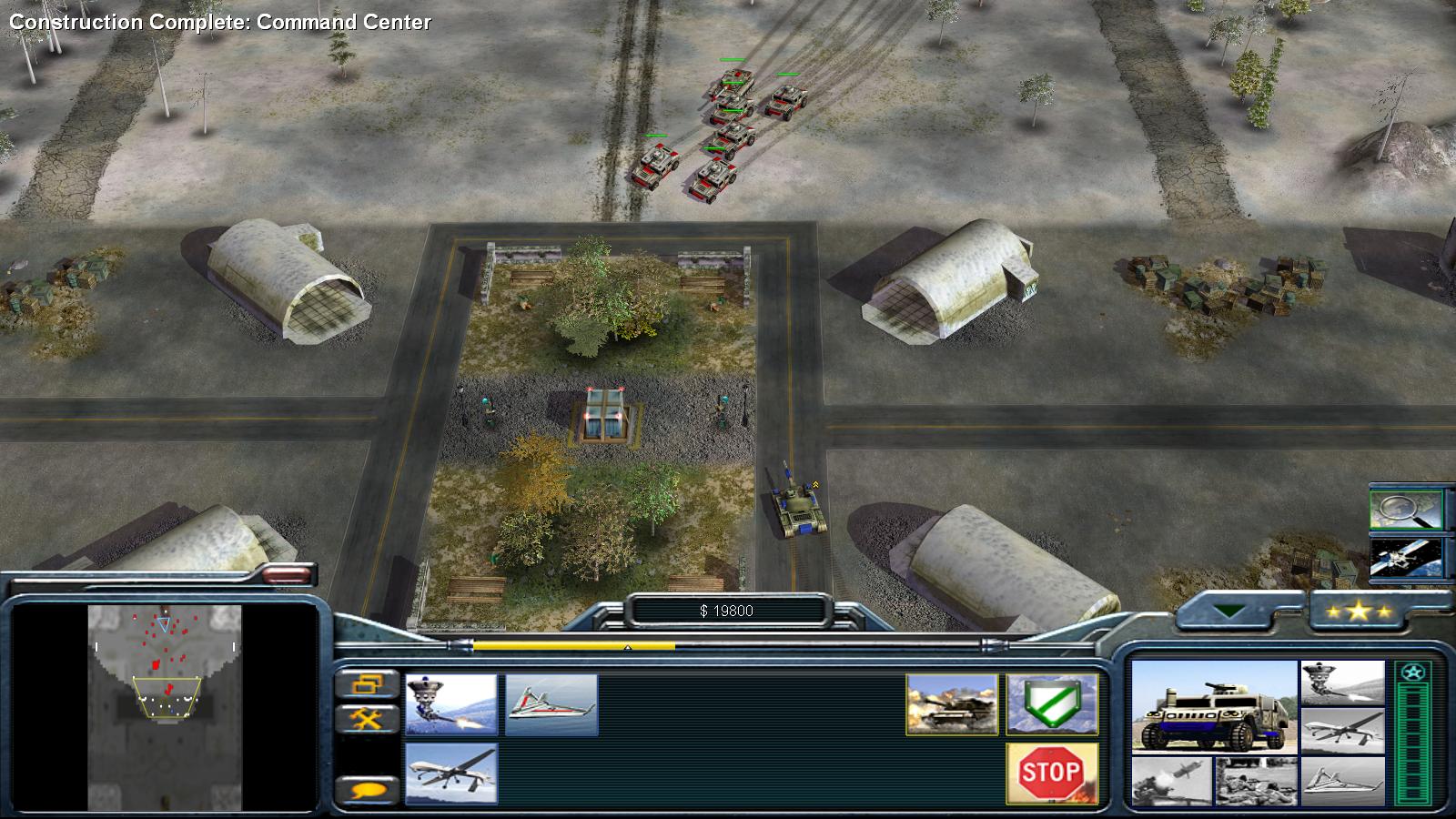Order a missile pod attack upgrade

[452, 704]
